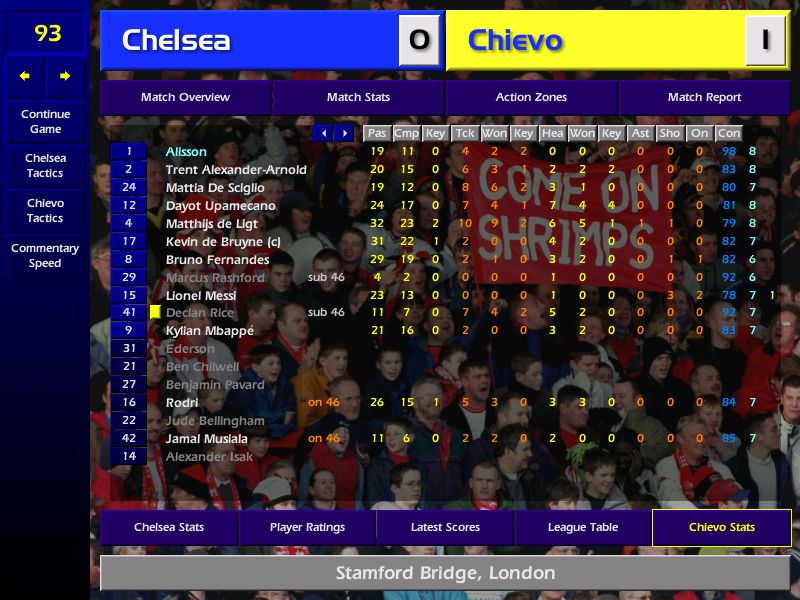
Task: Change the Commentary Speed
Action: [45, 255]
